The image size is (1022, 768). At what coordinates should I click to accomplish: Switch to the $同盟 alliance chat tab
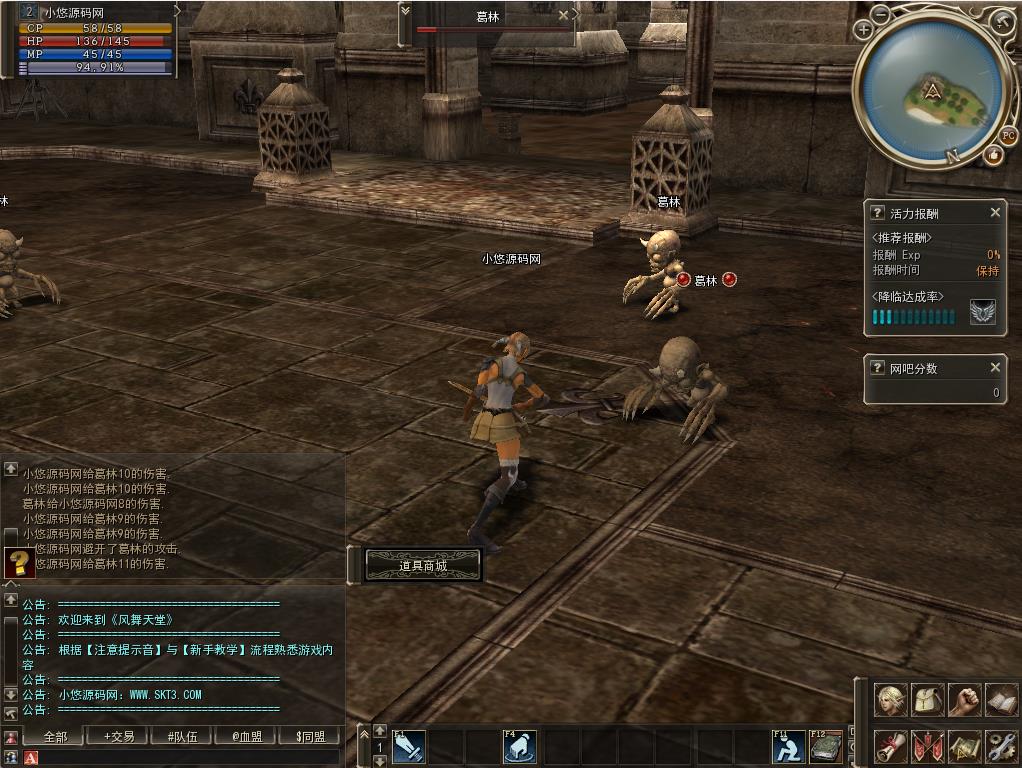click(311, 737)
